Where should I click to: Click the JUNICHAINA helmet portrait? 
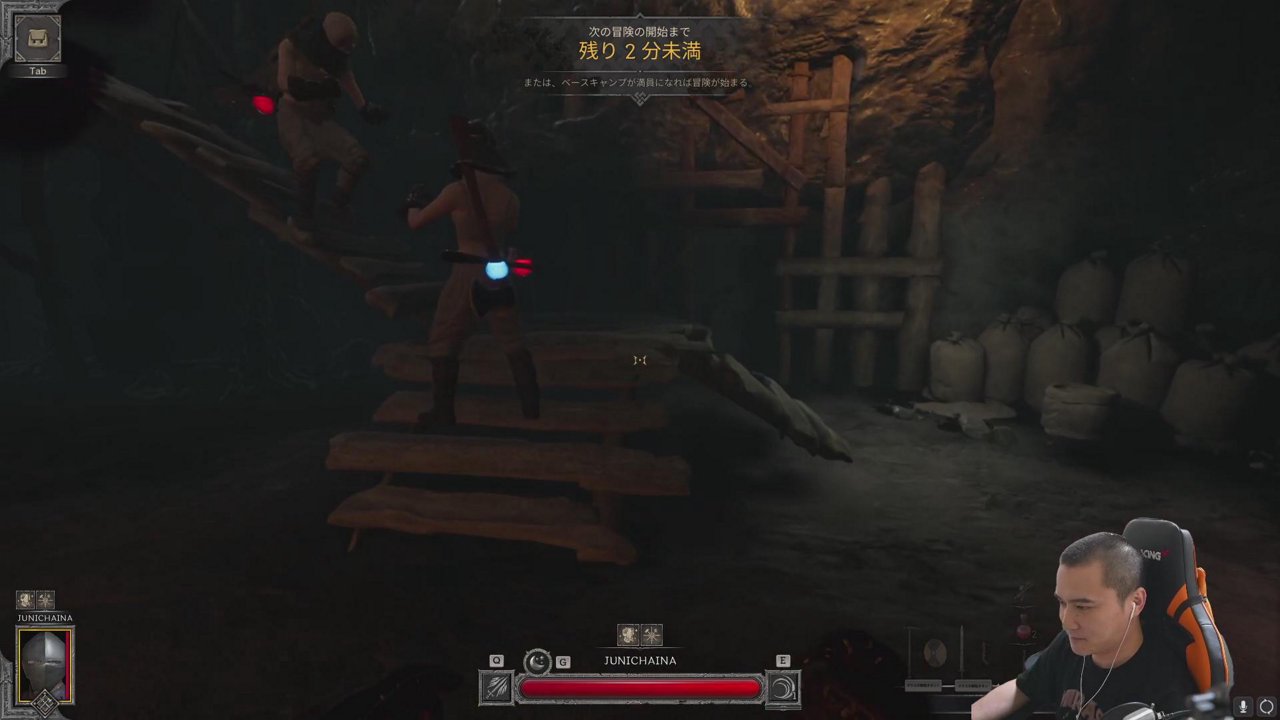click(x=45, y=667)
